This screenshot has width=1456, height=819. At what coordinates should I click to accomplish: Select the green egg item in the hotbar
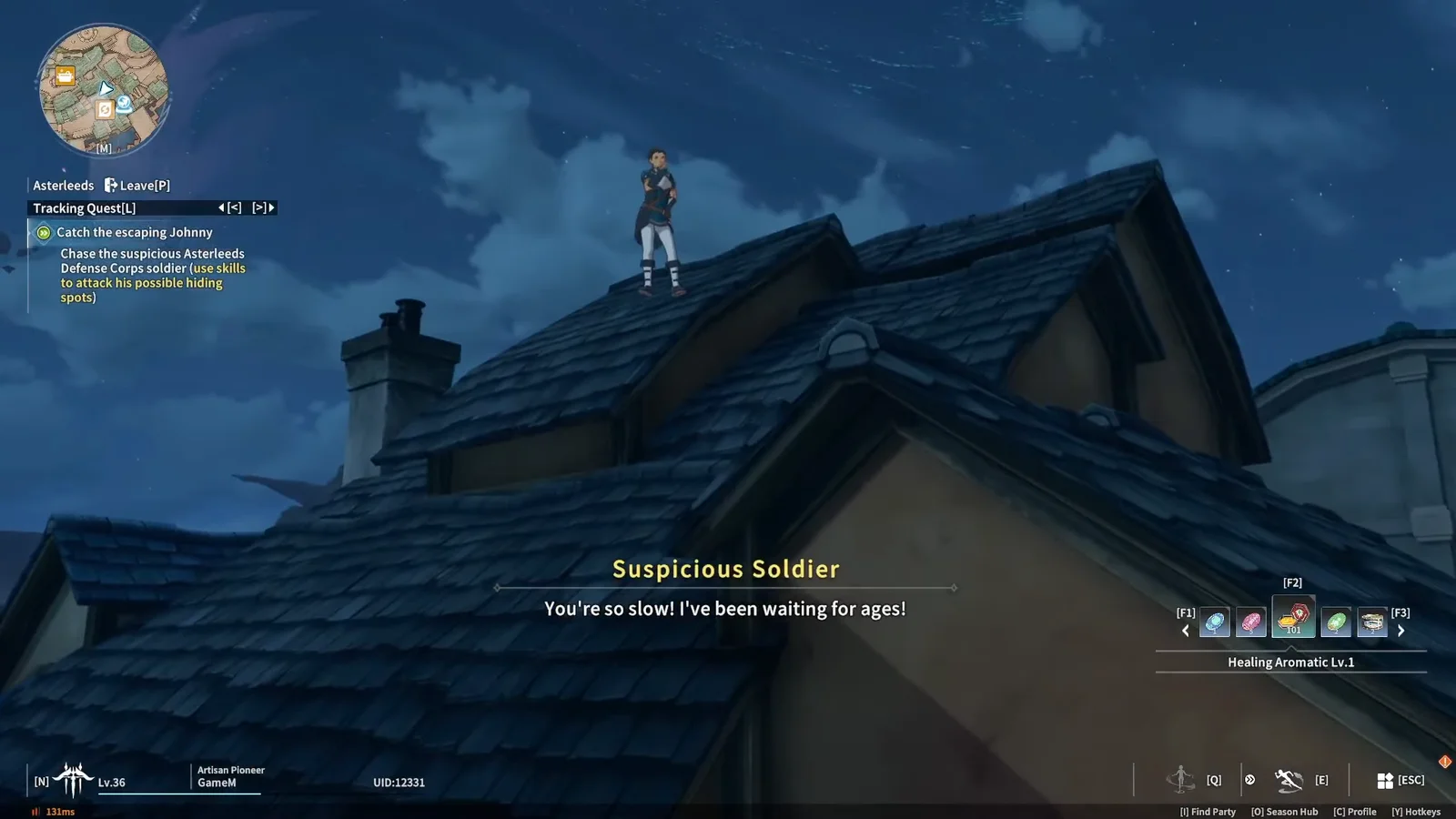1336,622
